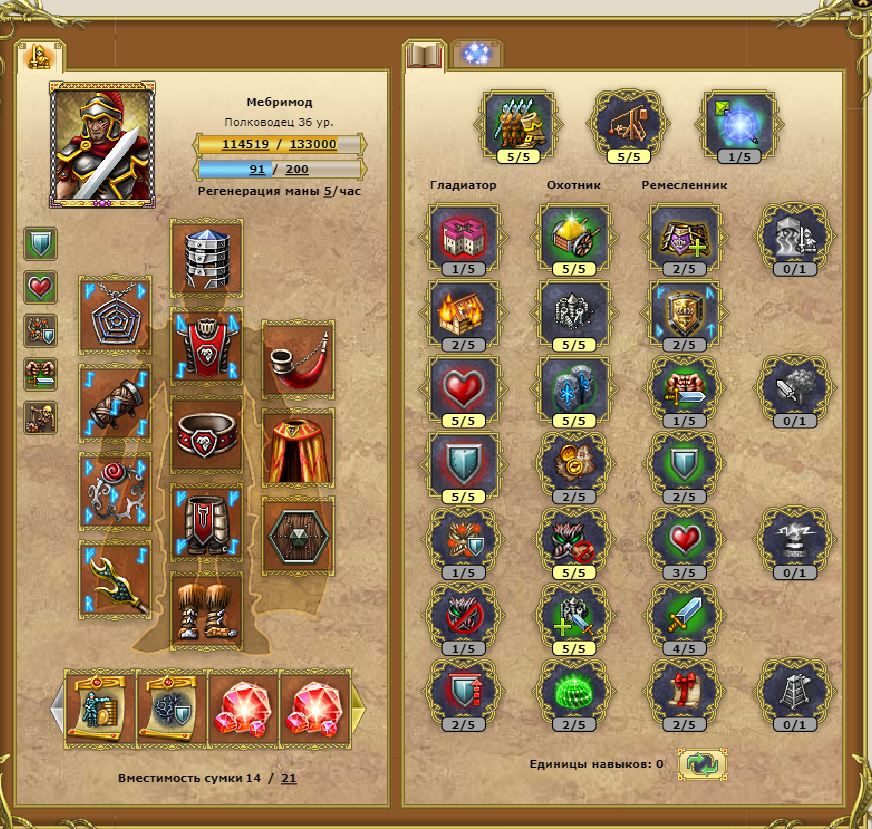This screenshot has height=829, width=872.
Task: Click the catapult skill icon
Action: [628, 124]
